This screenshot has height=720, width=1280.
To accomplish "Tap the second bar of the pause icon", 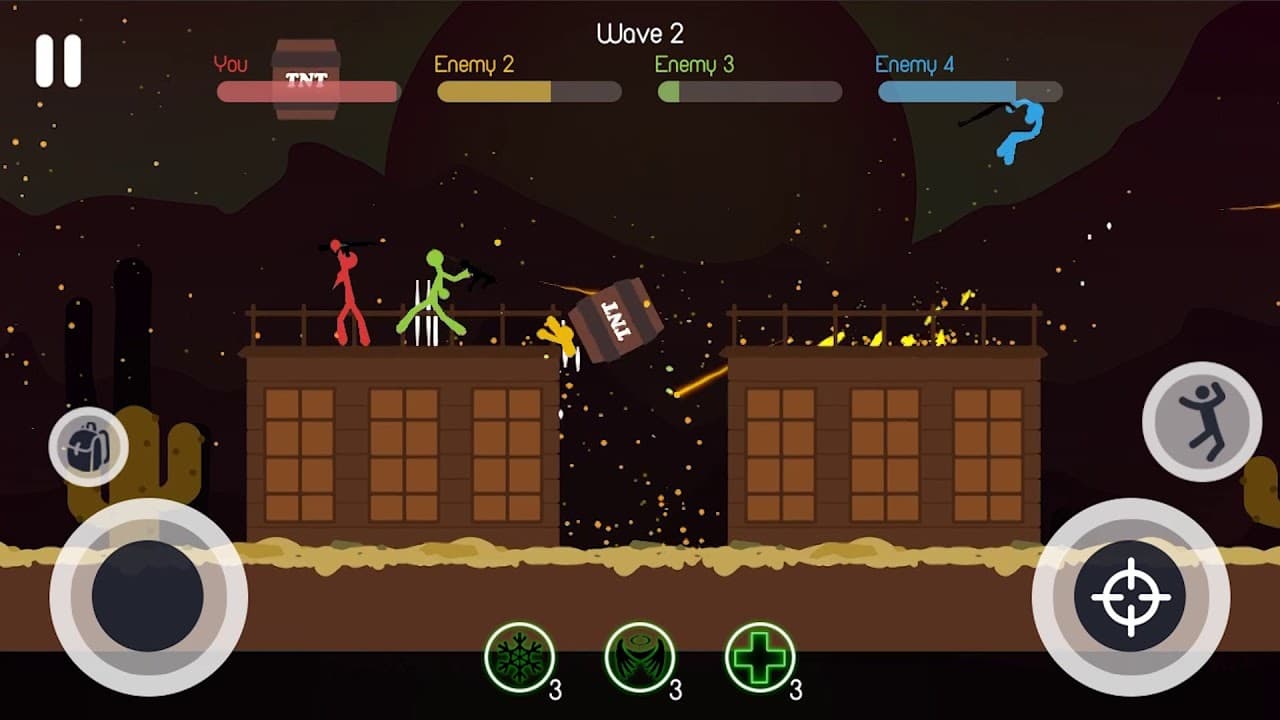I will click(70, 62).
